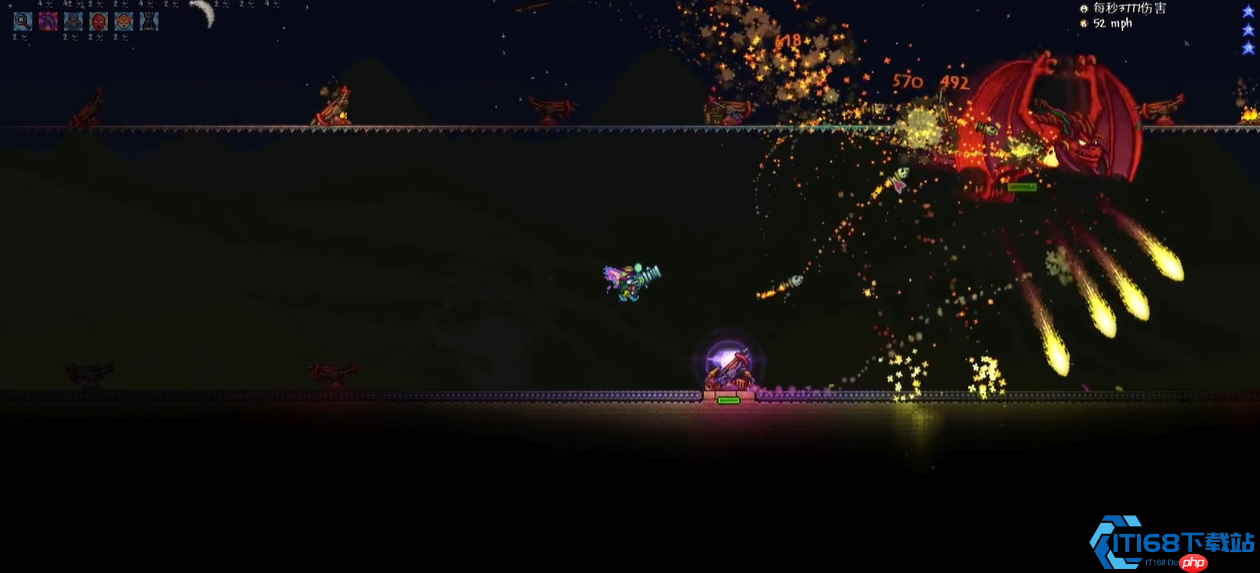This screenshot has height=573, width=1260.
Task: Click the gray hooded figure buff icon
Action: [x=73, y=21]
